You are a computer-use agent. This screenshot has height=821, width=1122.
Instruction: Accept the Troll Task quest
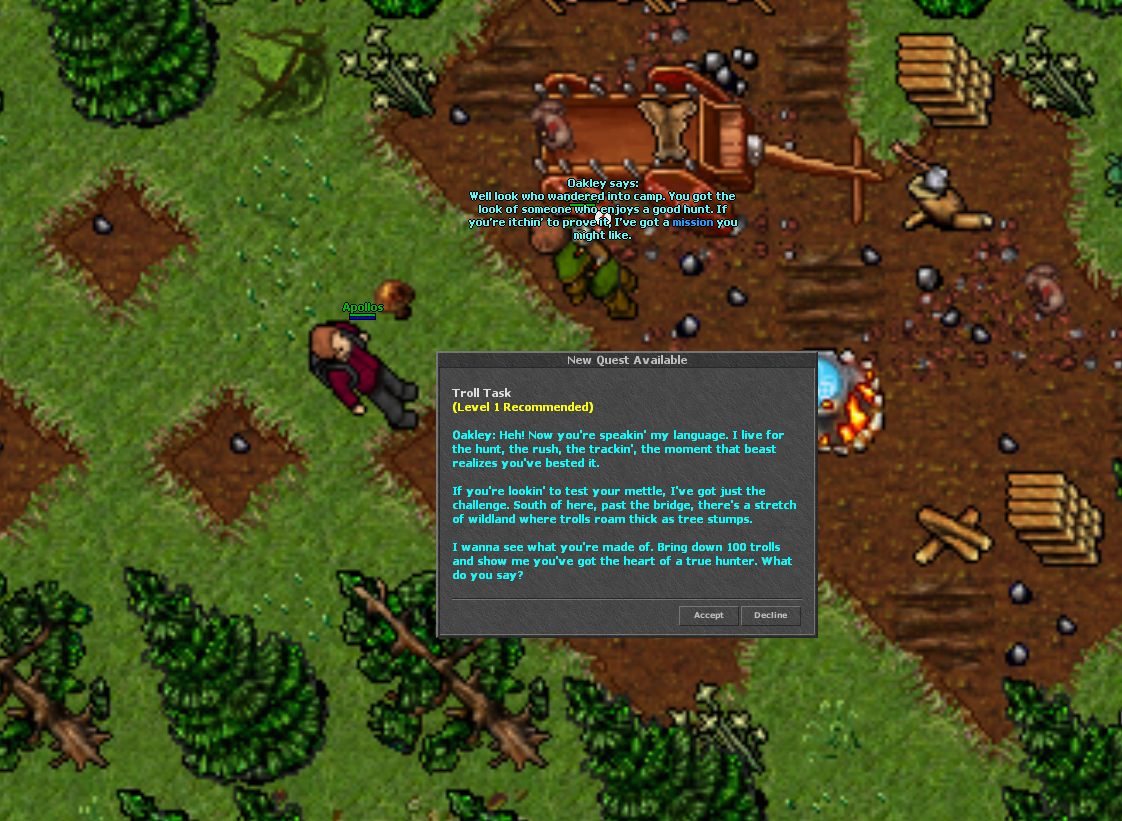[708, 615]
